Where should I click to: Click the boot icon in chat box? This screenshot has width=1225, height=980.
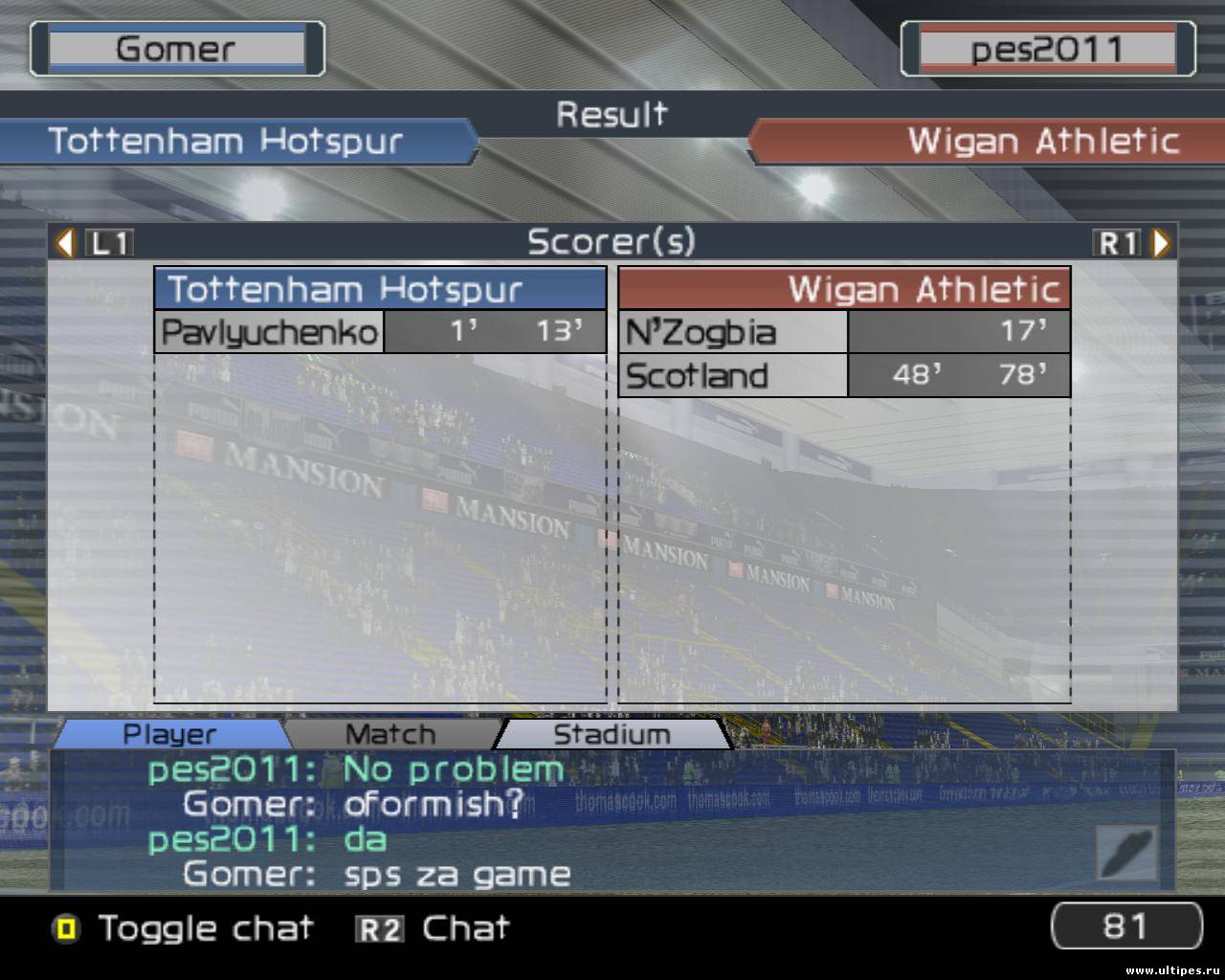pos(1126,853)
